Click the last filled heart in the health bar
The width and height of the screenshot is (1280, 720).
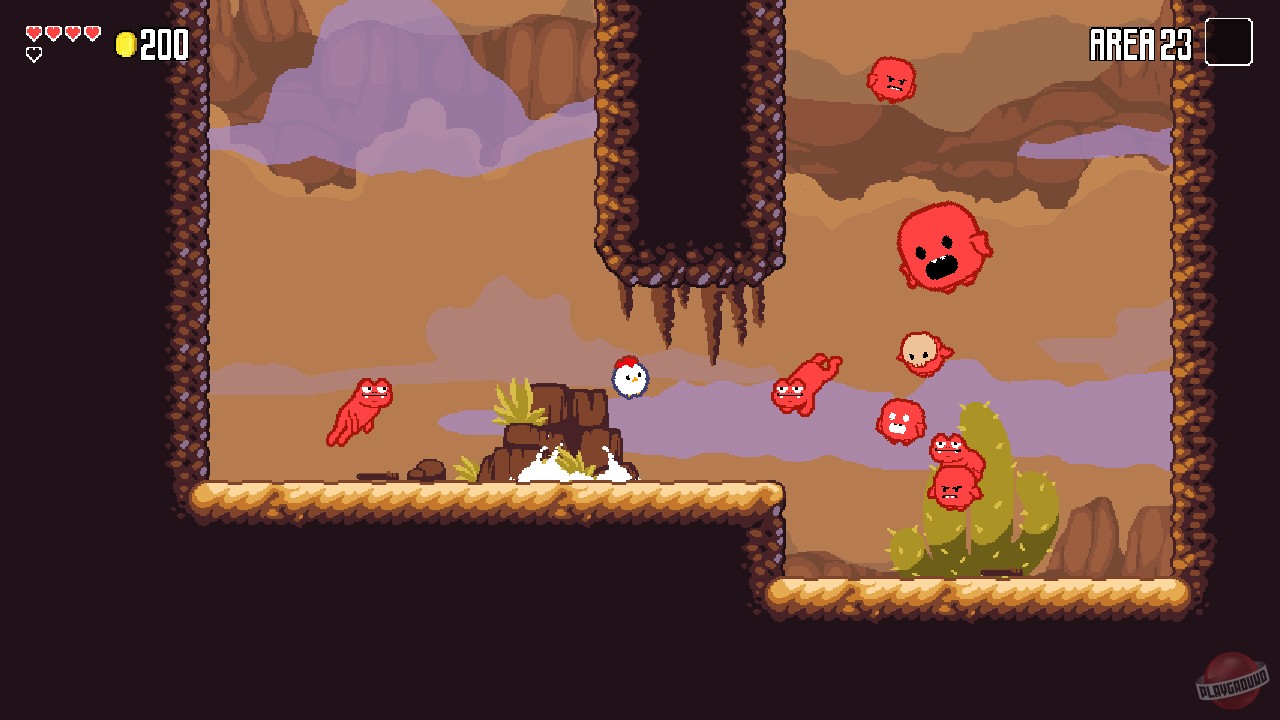(x=92, y=31)
